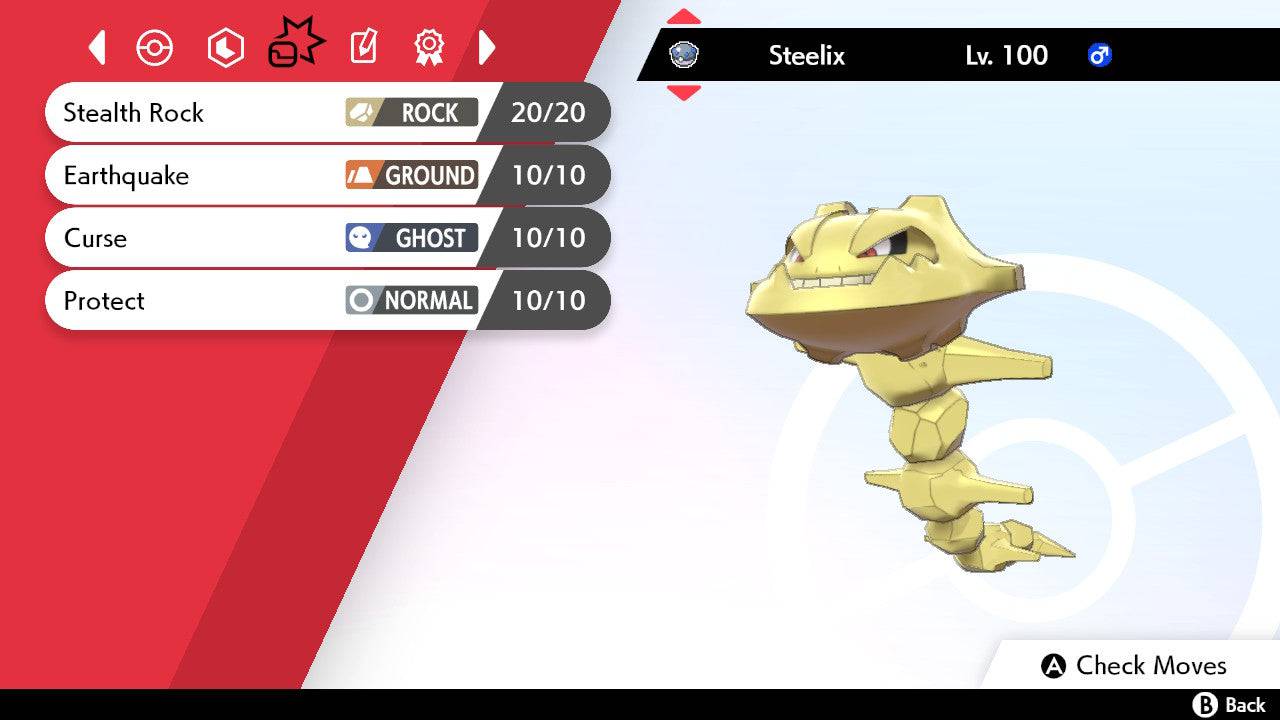The width and height of the screenshot is (1280, 720).
Task: Select the Curse move entry
Action: tap(200, 238)
